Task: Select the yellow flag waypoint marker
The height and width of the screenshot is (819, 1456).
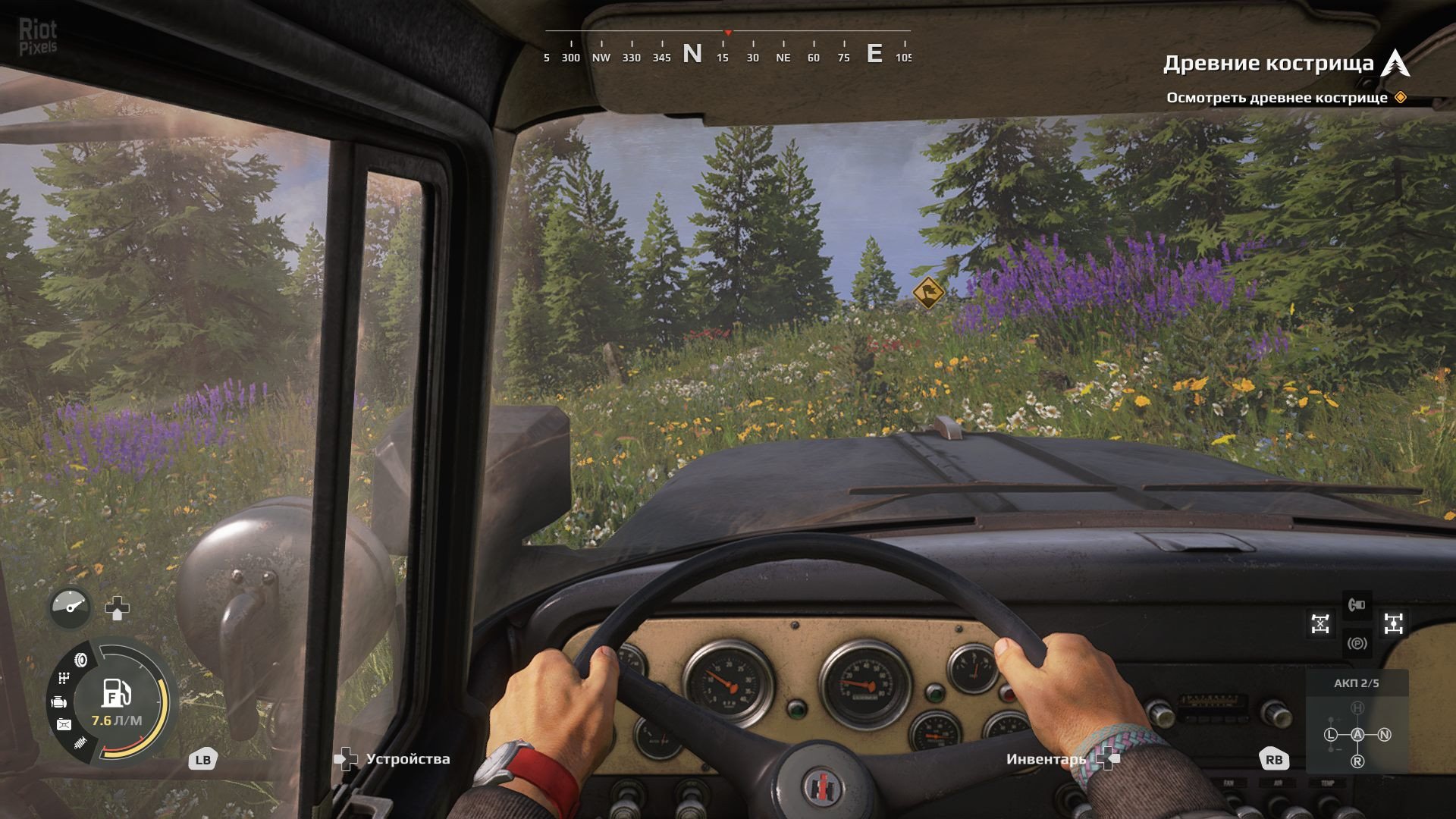Action: (927, 293)
